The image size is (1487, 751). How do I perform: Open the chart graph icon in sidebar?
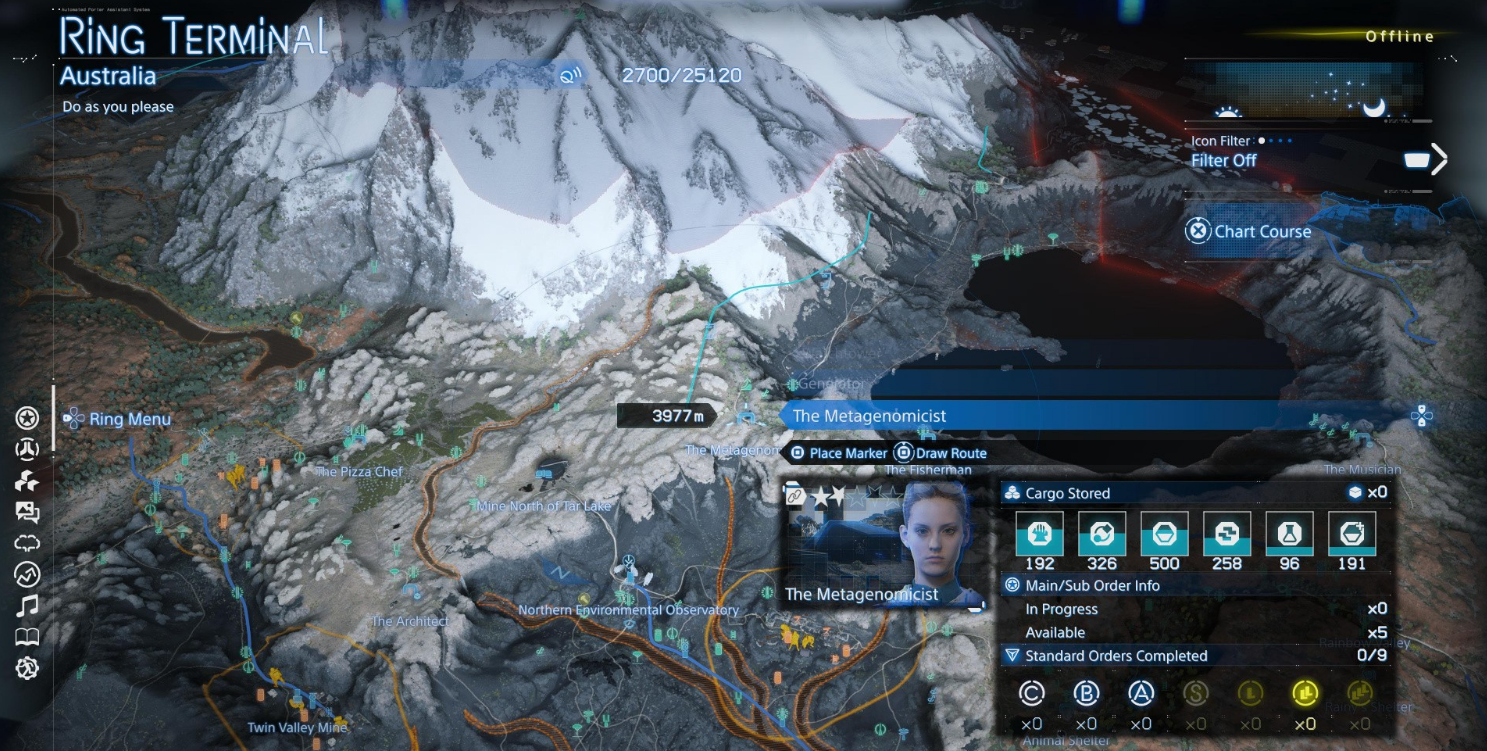(x=27, y=574)
